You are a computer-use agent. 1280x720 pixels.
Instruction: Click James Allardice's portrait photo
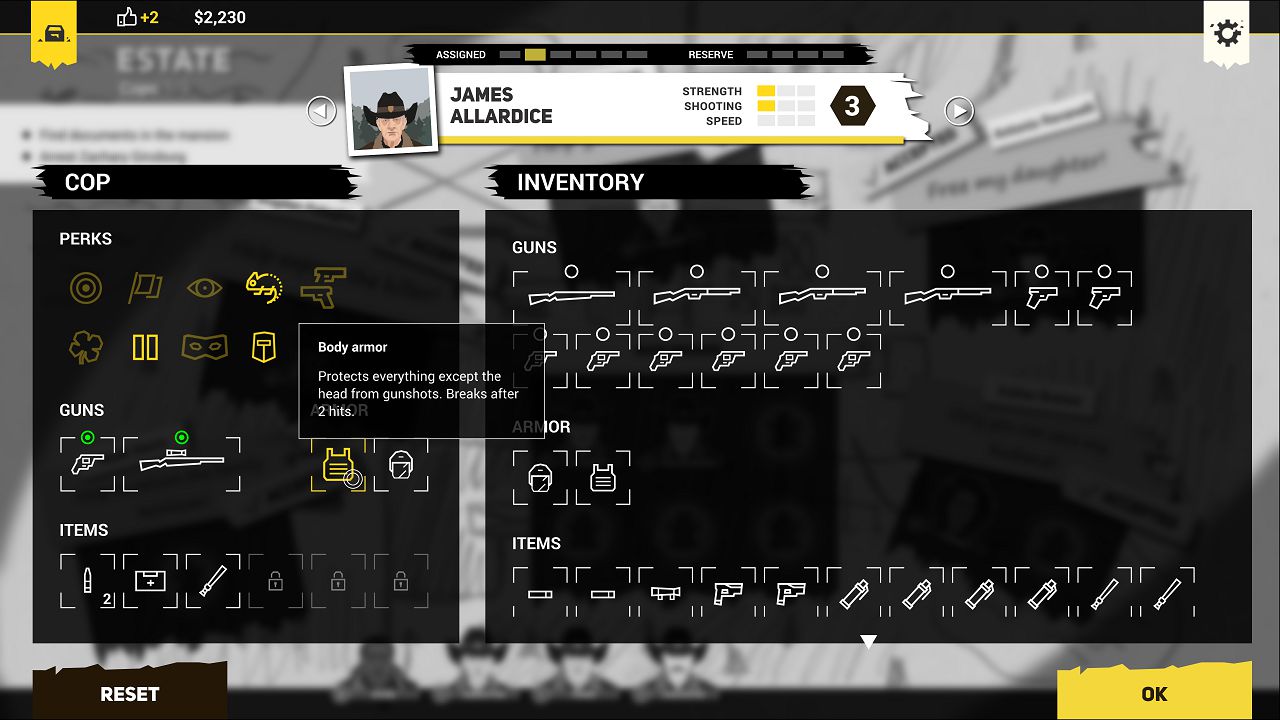point(389,110)
